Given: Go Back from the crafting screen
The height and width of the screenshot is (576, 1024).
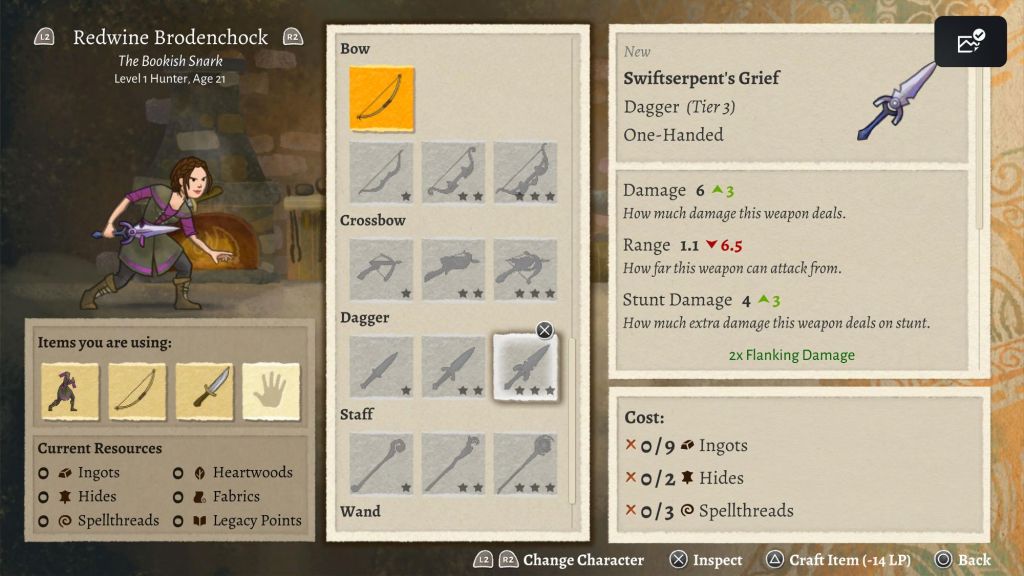Looking at the screenshot, I should (x=963, y=560).
